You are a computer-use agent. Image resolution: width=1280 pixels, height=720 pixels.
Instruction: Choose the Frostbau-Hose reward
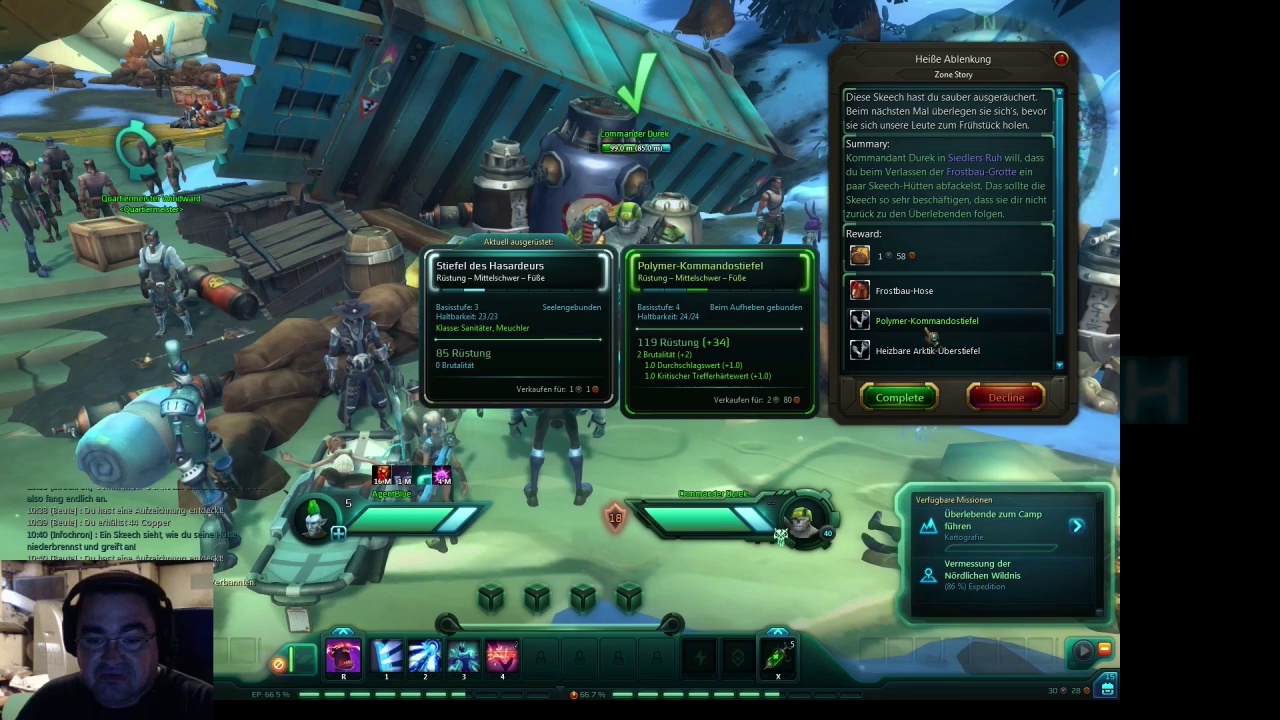pyautogui.click(x=904, y=291)
